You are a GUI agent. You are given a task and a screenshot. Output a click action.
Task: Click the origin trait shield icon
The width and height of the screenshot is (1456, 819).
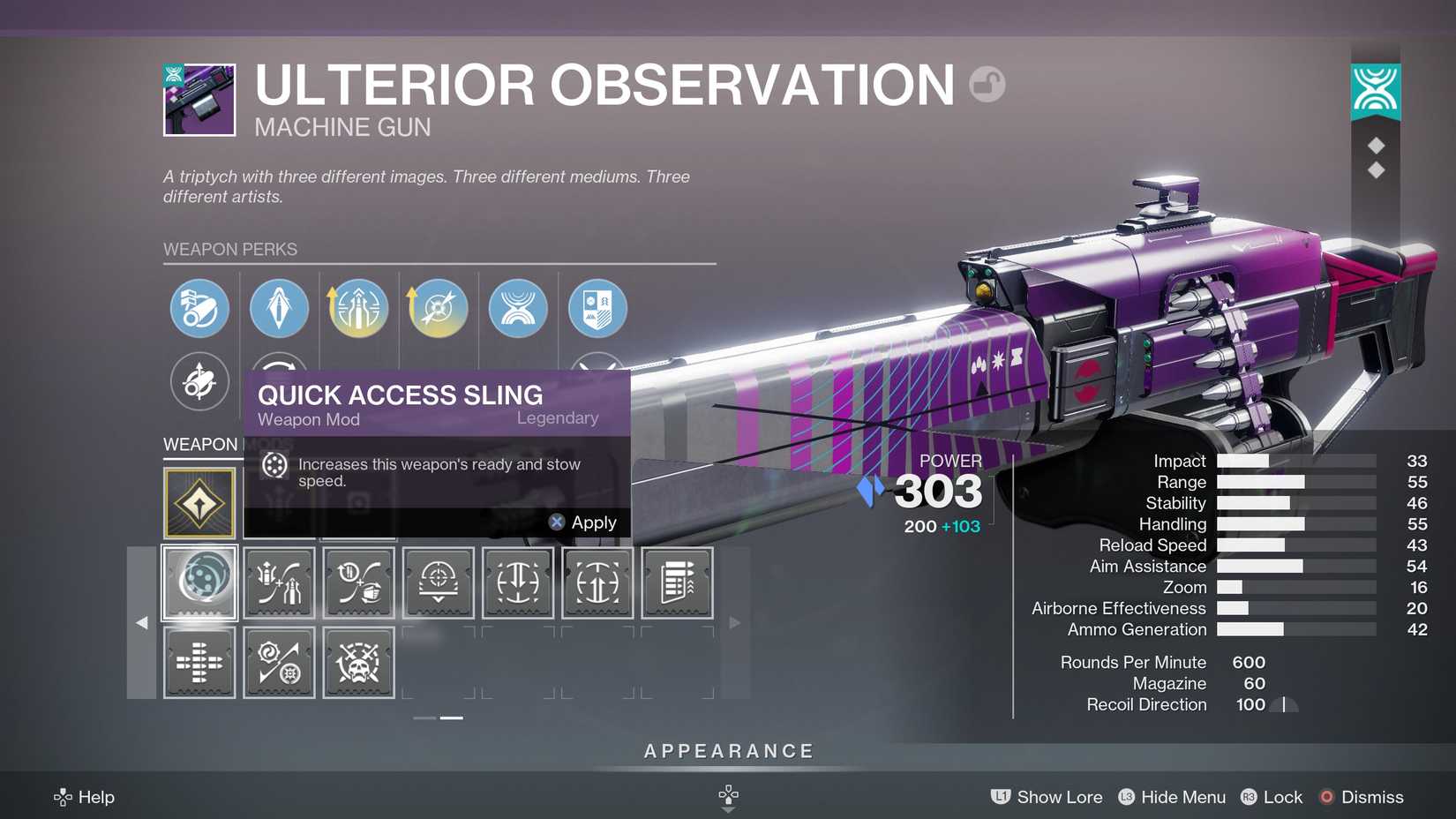(x=597, y=309)
